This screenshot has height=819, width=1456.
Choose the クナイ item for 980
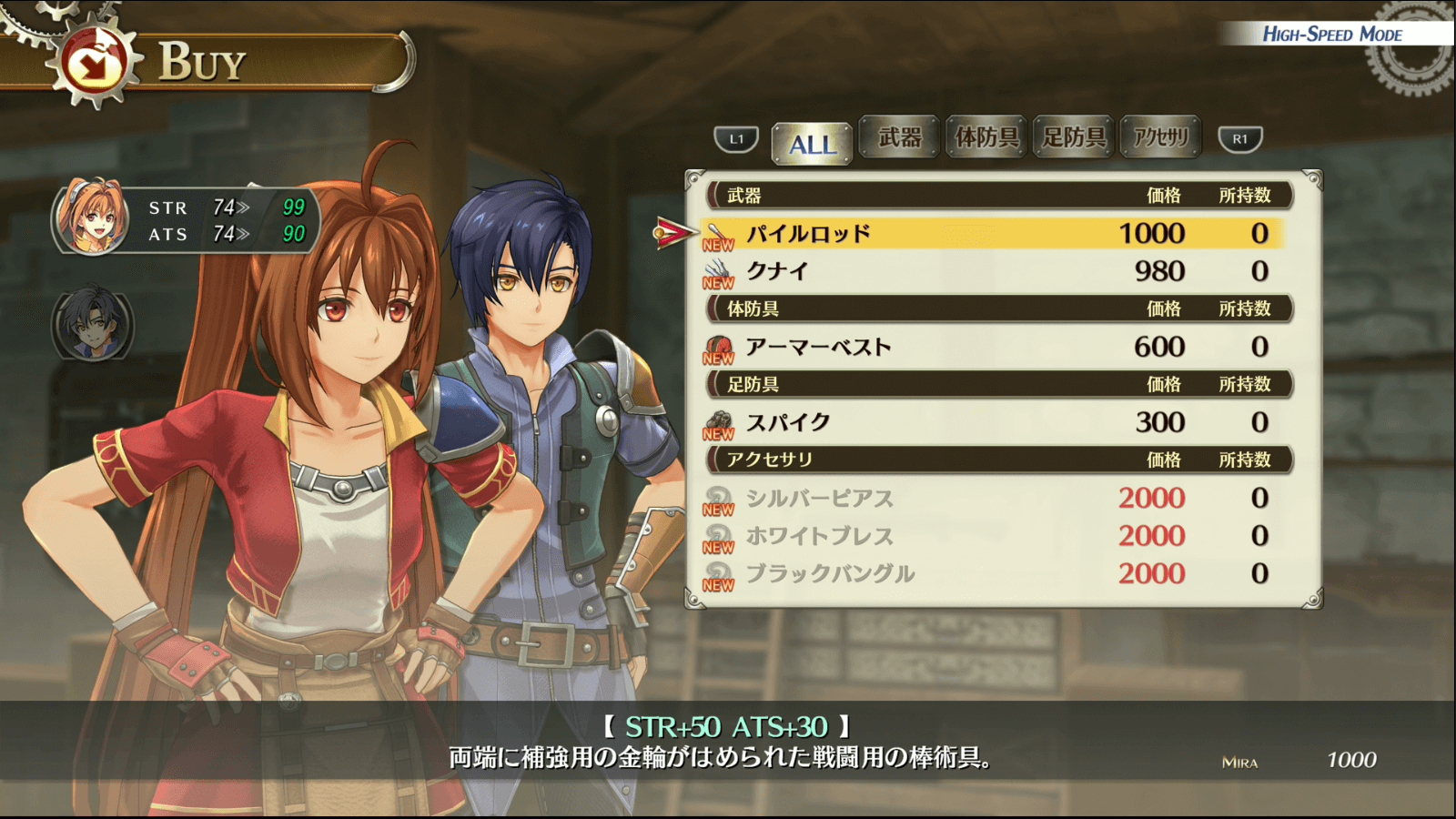(x=992, y=271)
